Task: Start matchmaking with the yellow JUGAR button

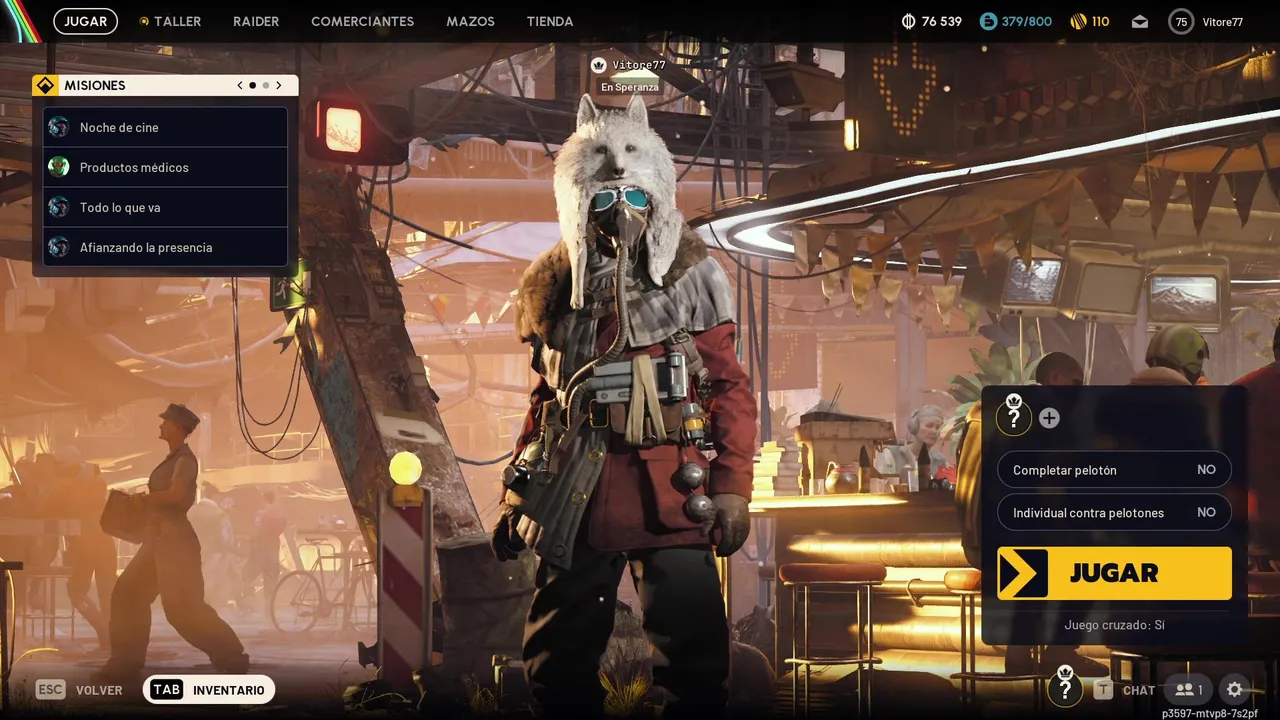Action: (1114, 573)
